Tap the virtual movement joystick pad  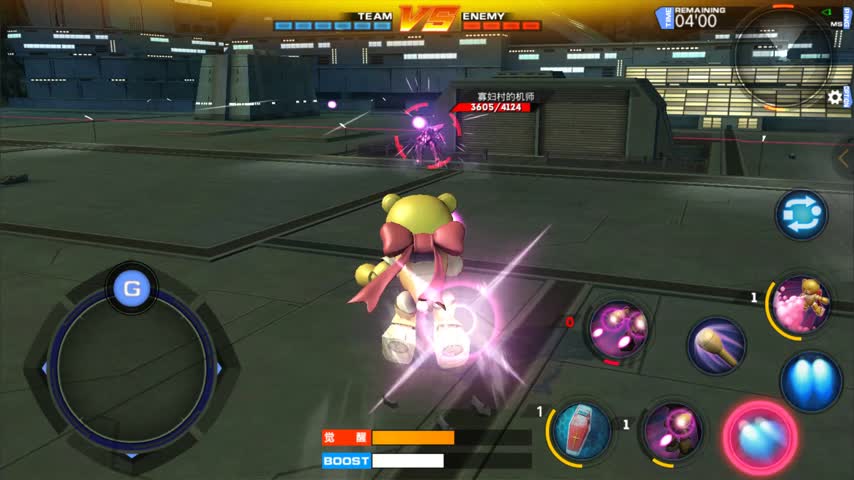pyautogui.click(x=132, y=367)
